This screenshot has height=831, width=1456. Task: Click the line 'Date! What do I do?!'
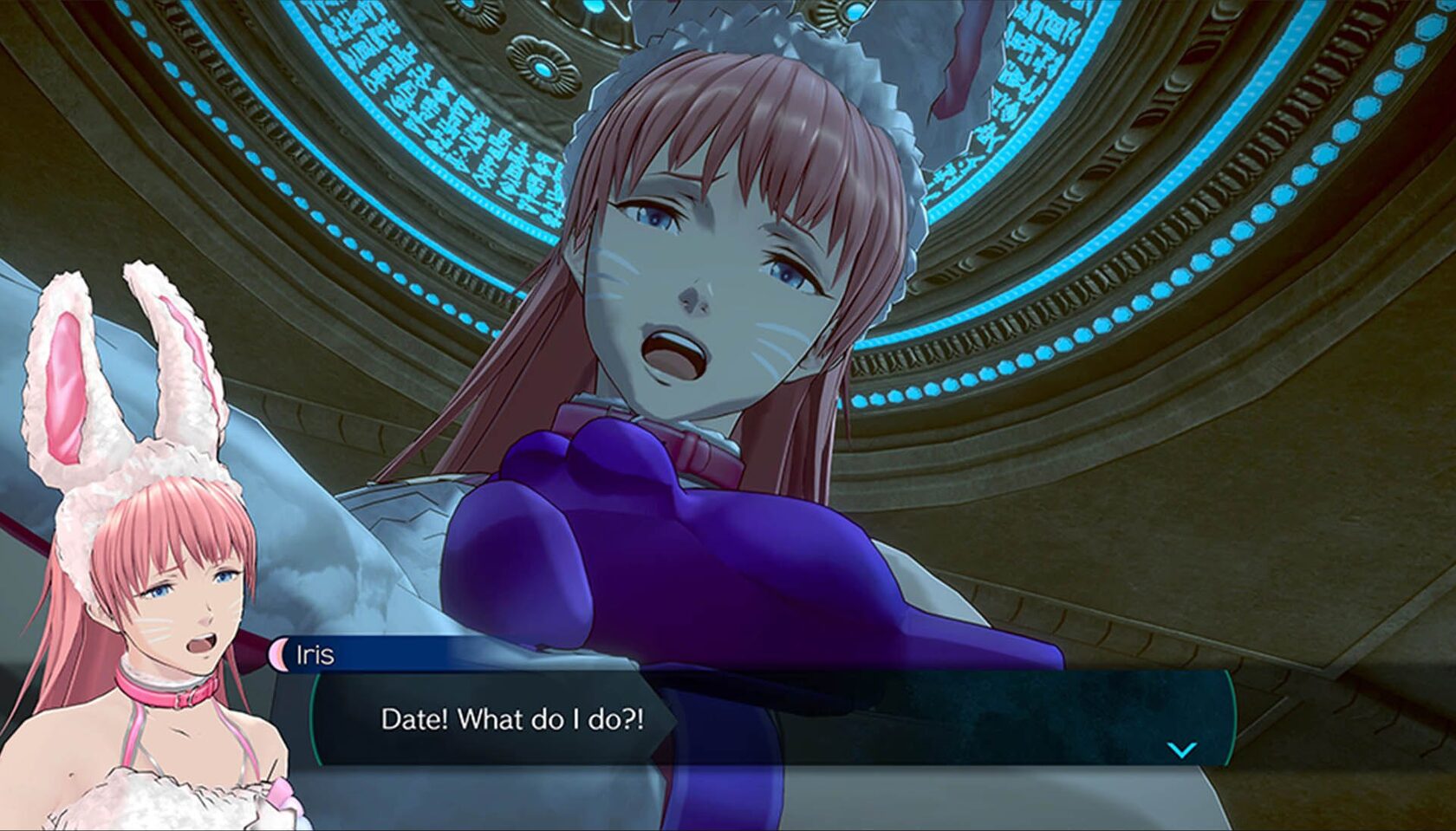(x=511, y=719)
